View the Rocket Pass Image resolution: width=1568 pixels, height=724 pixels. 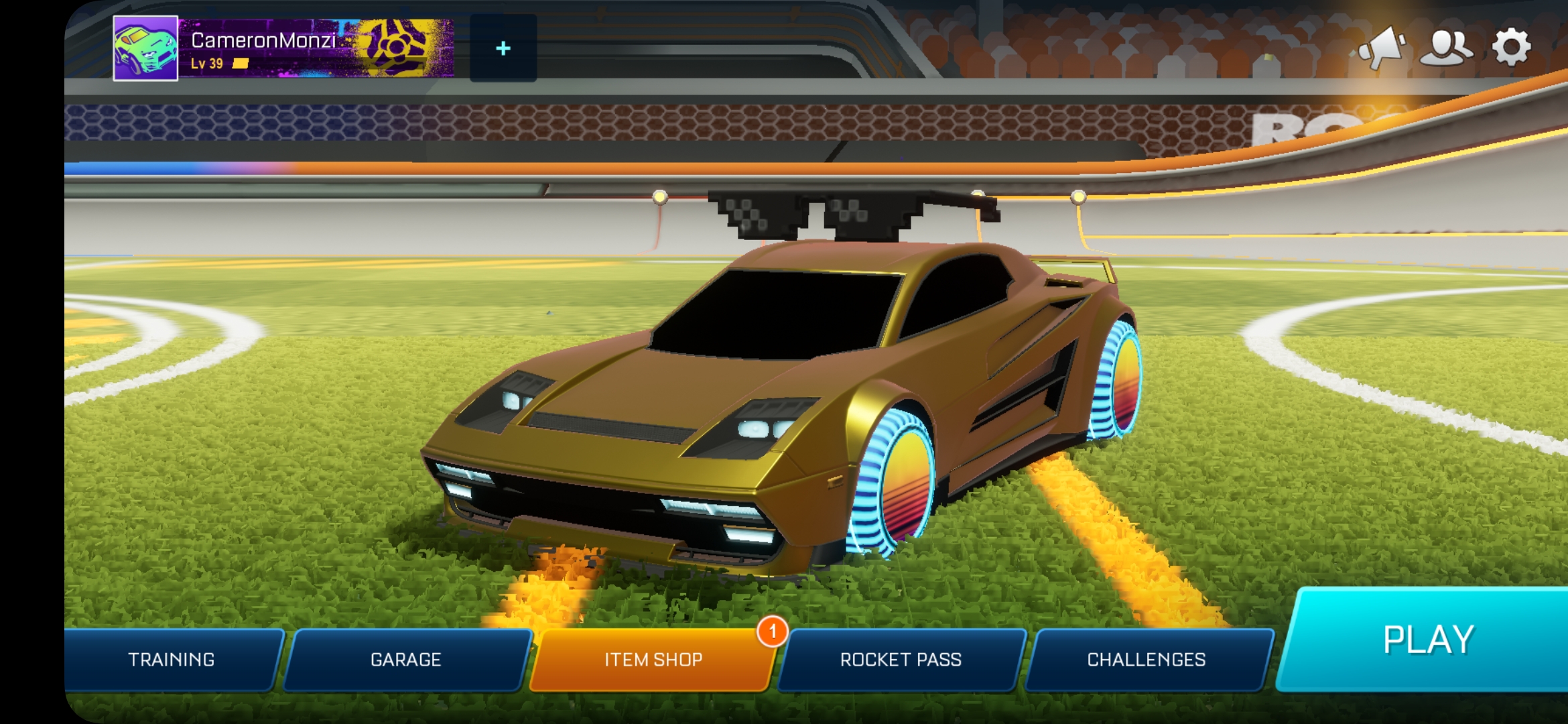(x=901, y=660)
